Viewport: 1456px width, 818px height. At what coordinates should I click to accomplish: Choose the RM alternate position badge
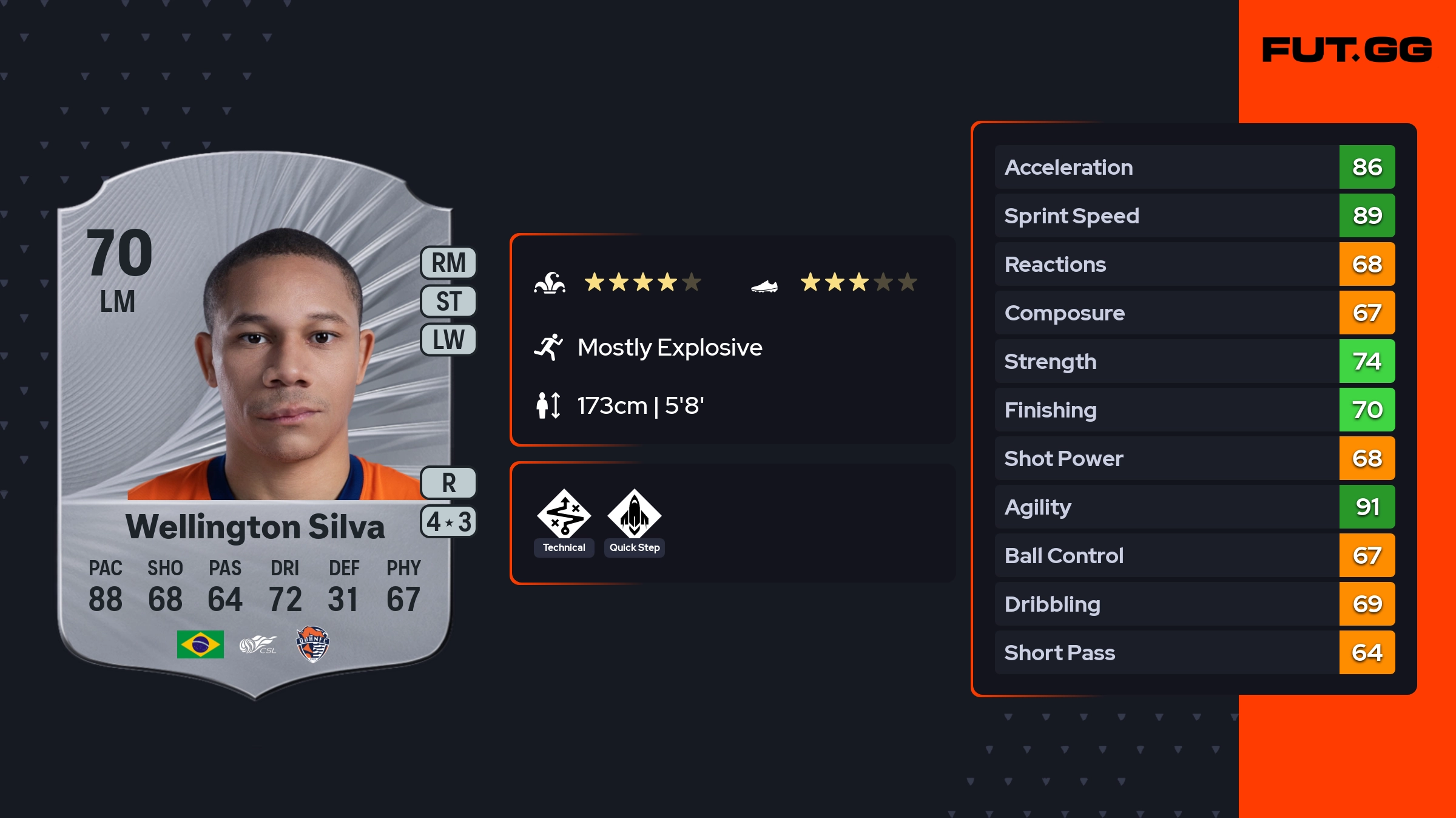pyautogui.click(x=448, y=263)
